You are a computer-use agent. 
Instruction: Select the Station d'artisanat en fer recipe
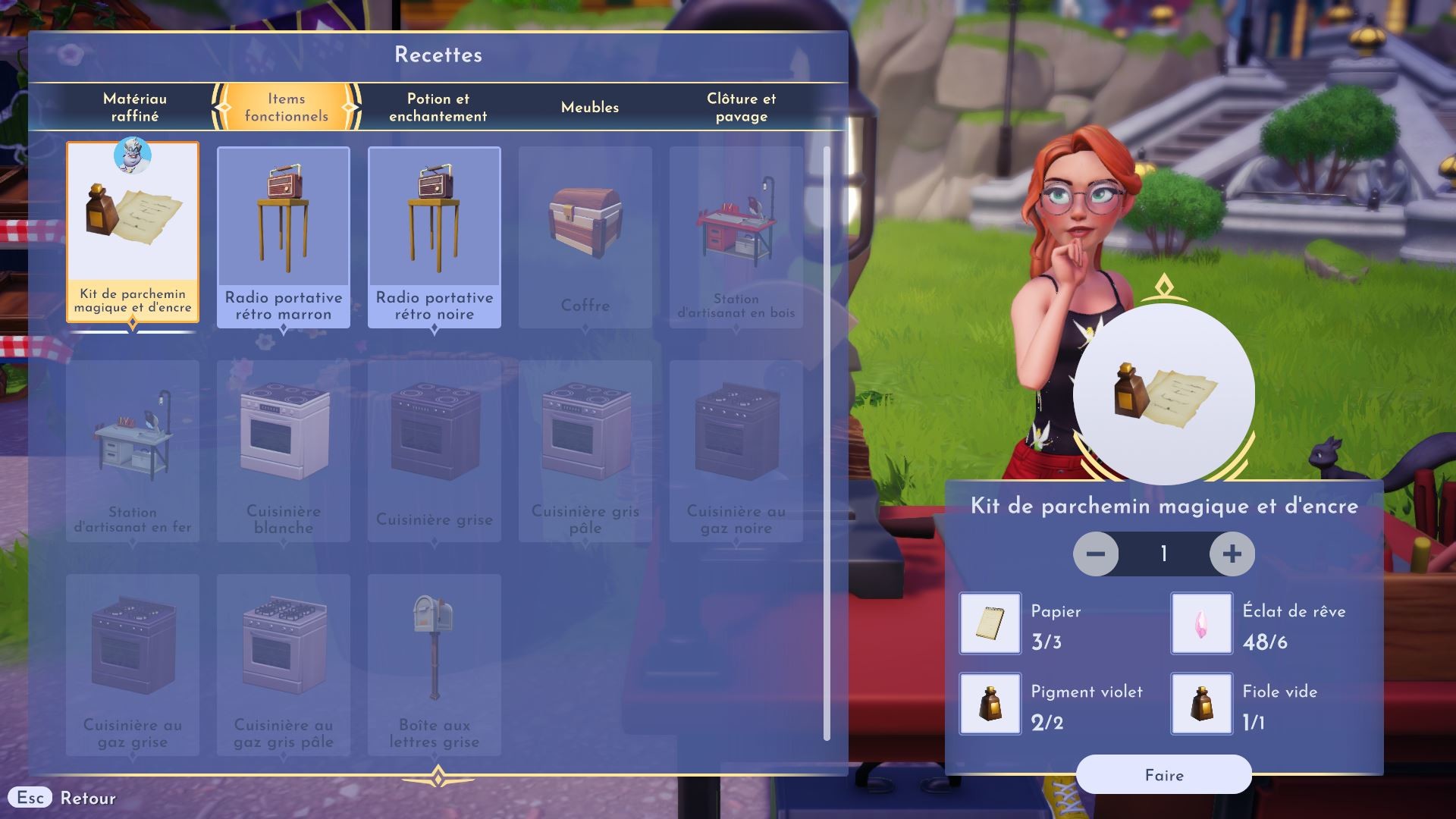[133, 451]
